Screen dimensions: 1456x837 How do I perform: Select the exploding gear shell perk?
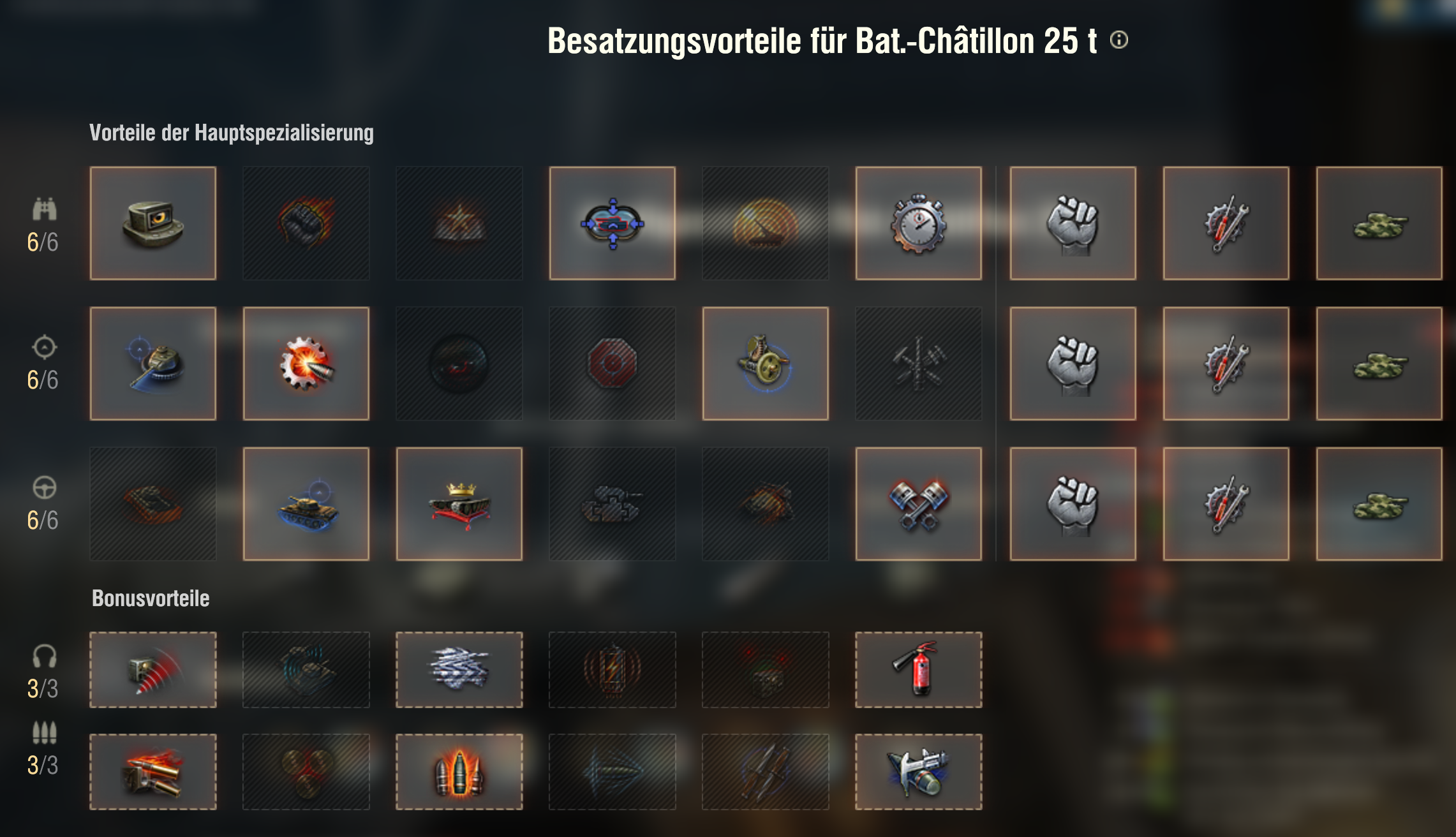point(306,364)
